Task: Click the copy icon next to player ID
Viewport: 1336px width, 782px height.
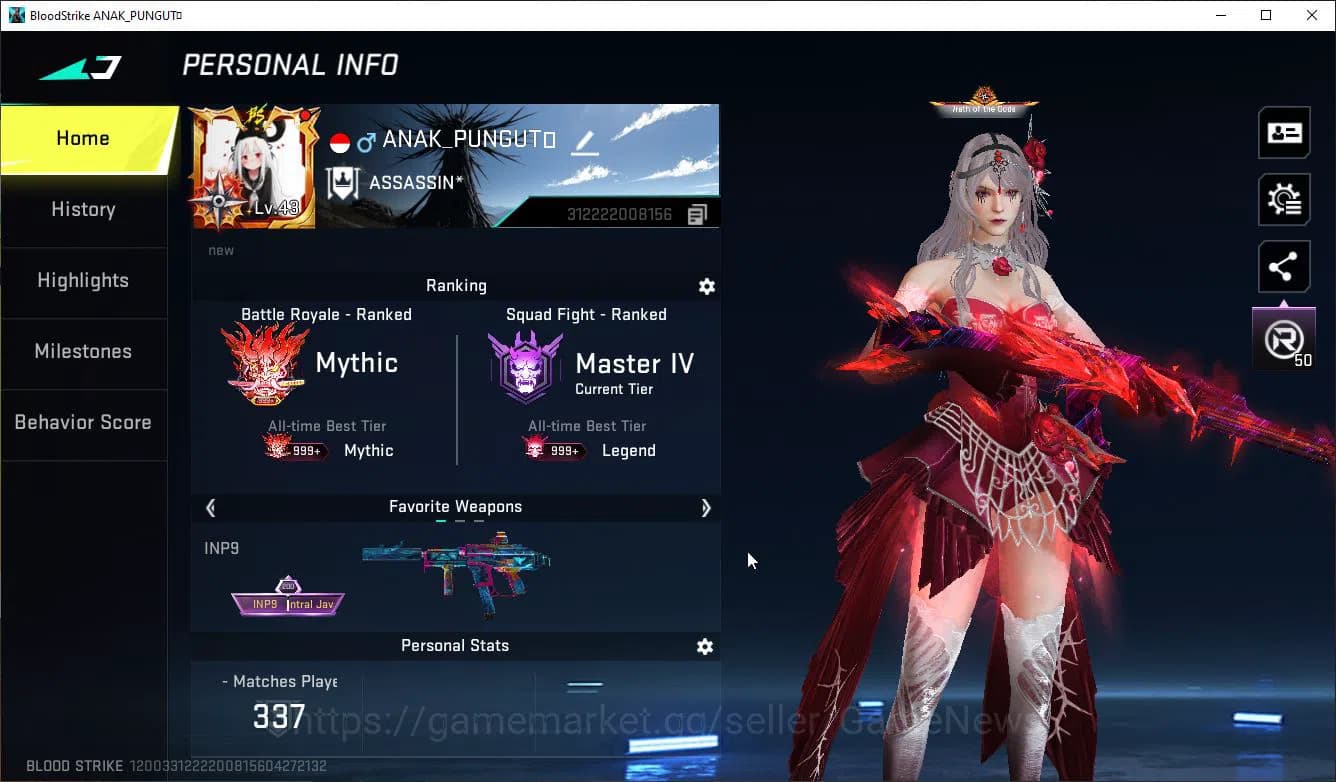Action: [x=697, y=213]
